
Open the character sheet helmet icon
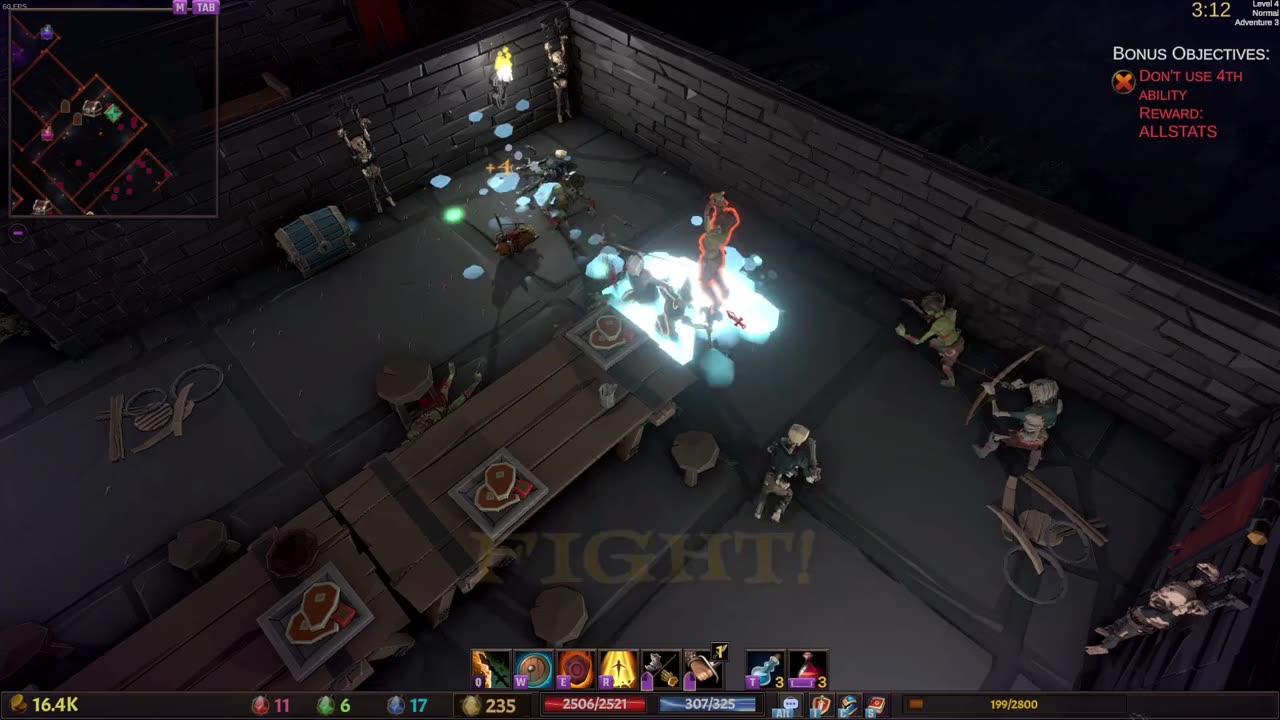pos(848,705)
